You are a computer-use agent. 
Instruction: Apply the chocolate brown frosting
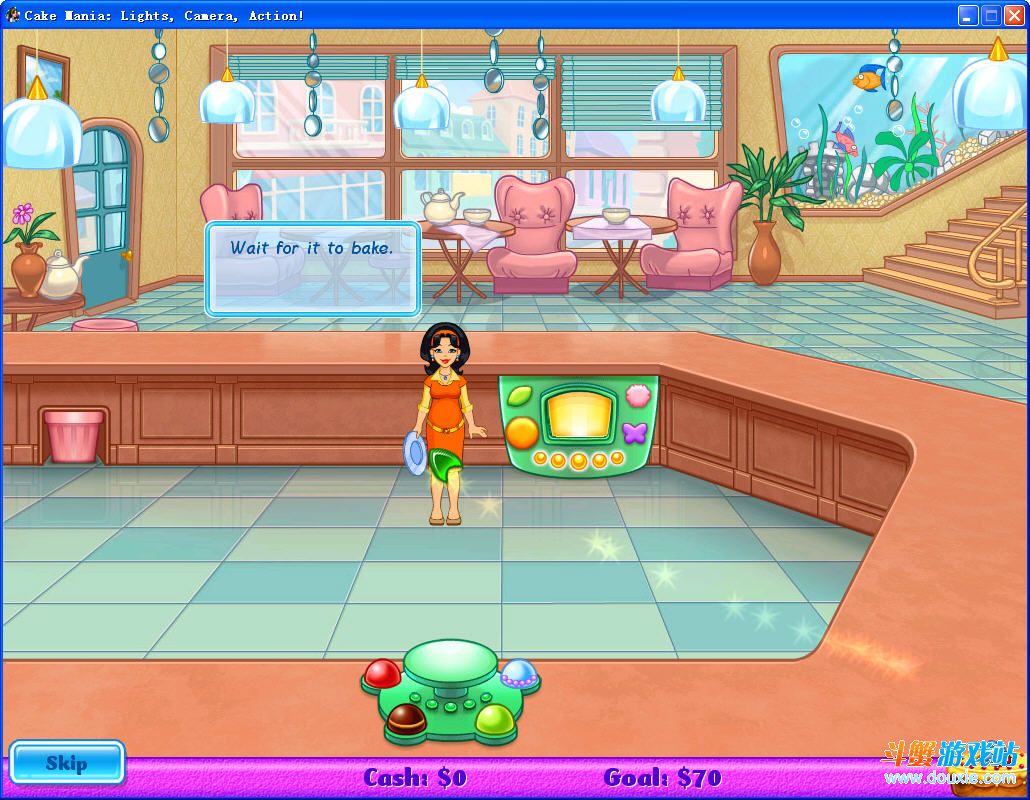click(x=406, y=717)
